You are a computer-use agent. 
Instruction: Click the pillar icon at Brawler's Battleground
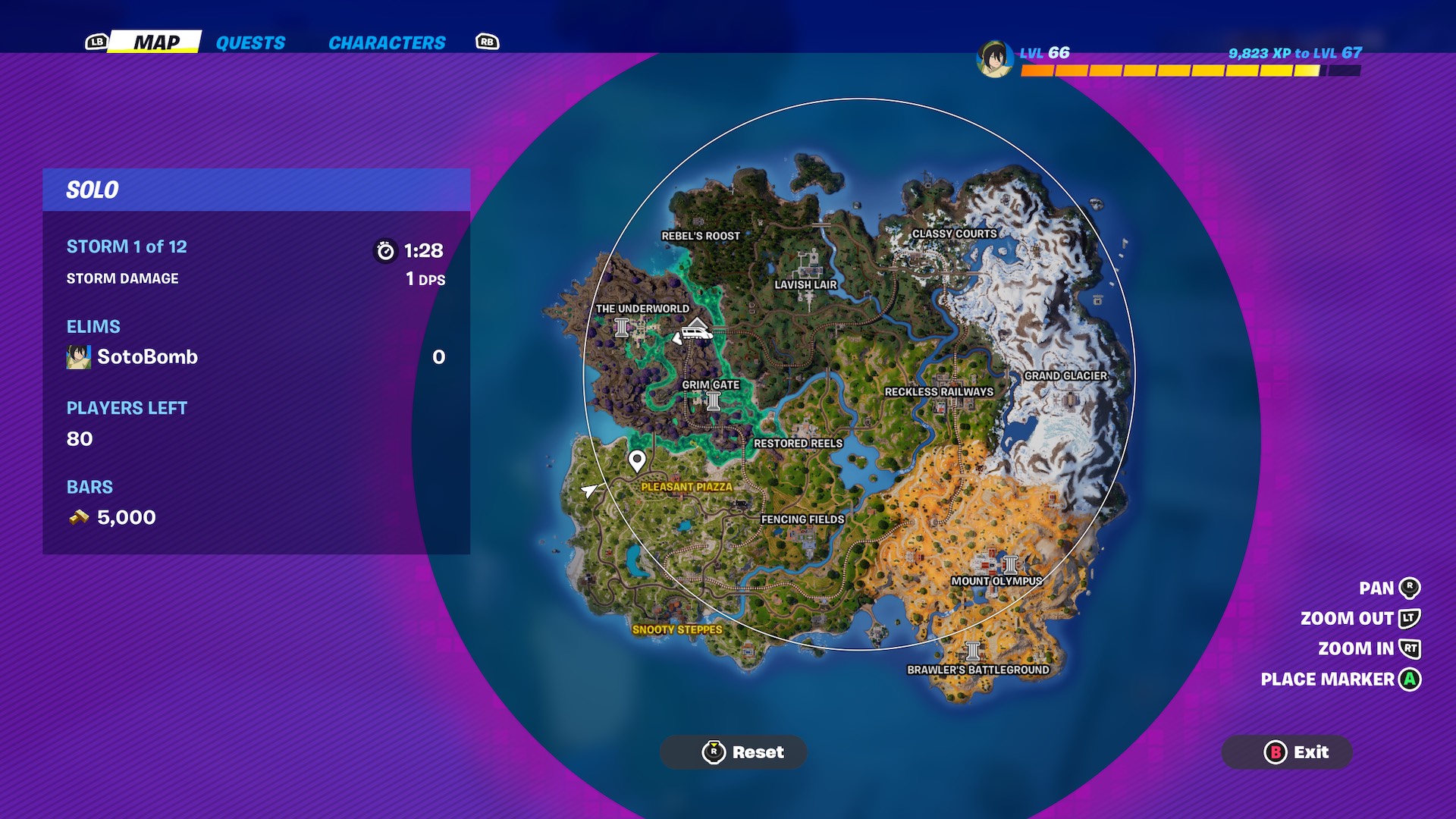click(972, 652)
